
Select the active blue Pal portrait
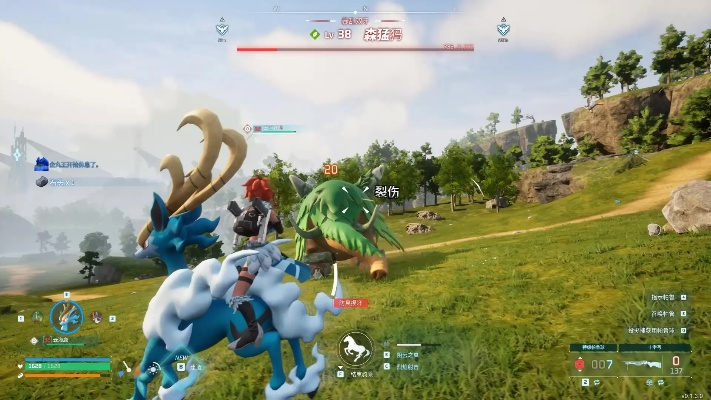click(x=67, y=317)
